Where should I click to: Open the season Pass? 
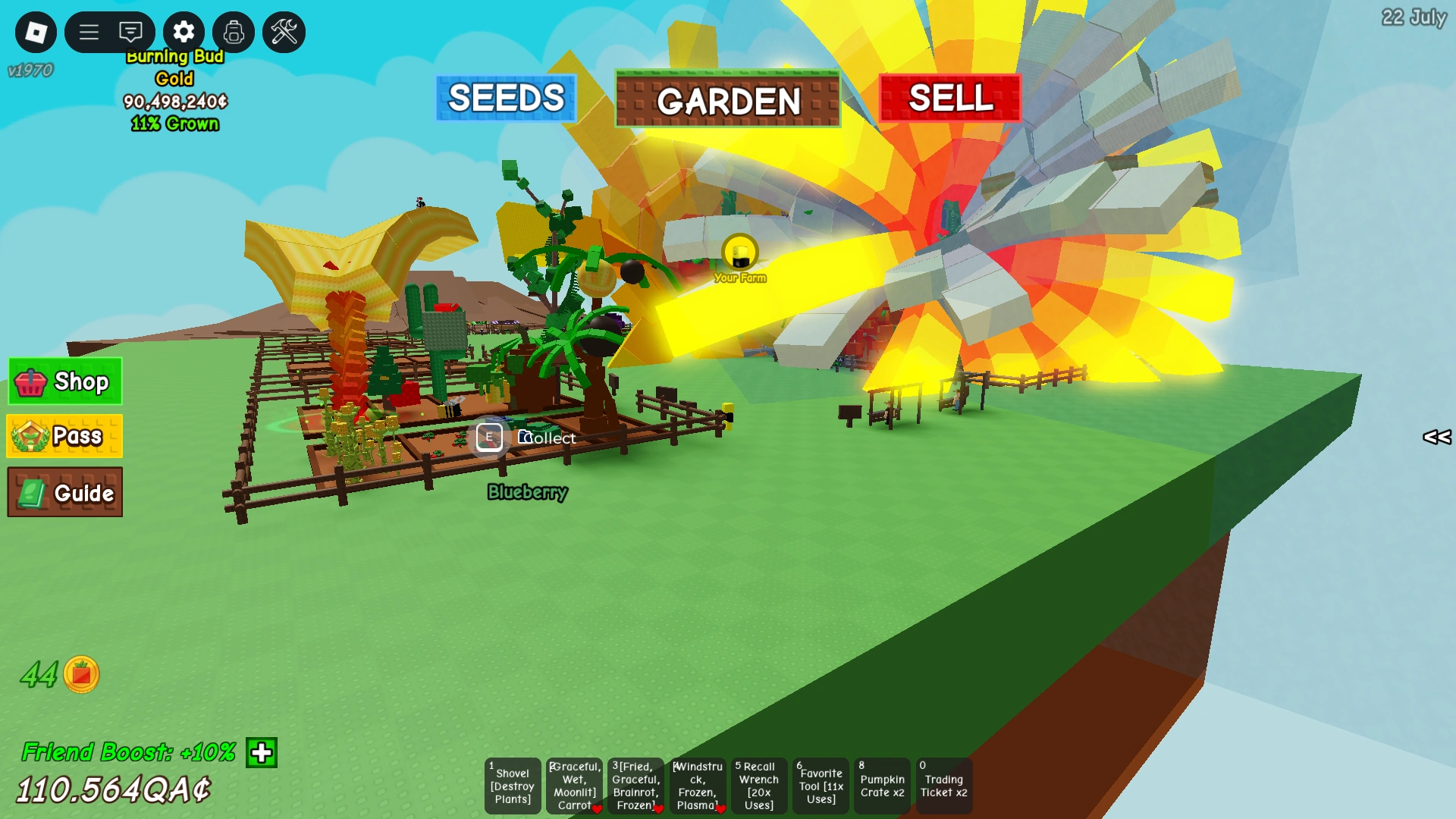[x=64, y=436]
